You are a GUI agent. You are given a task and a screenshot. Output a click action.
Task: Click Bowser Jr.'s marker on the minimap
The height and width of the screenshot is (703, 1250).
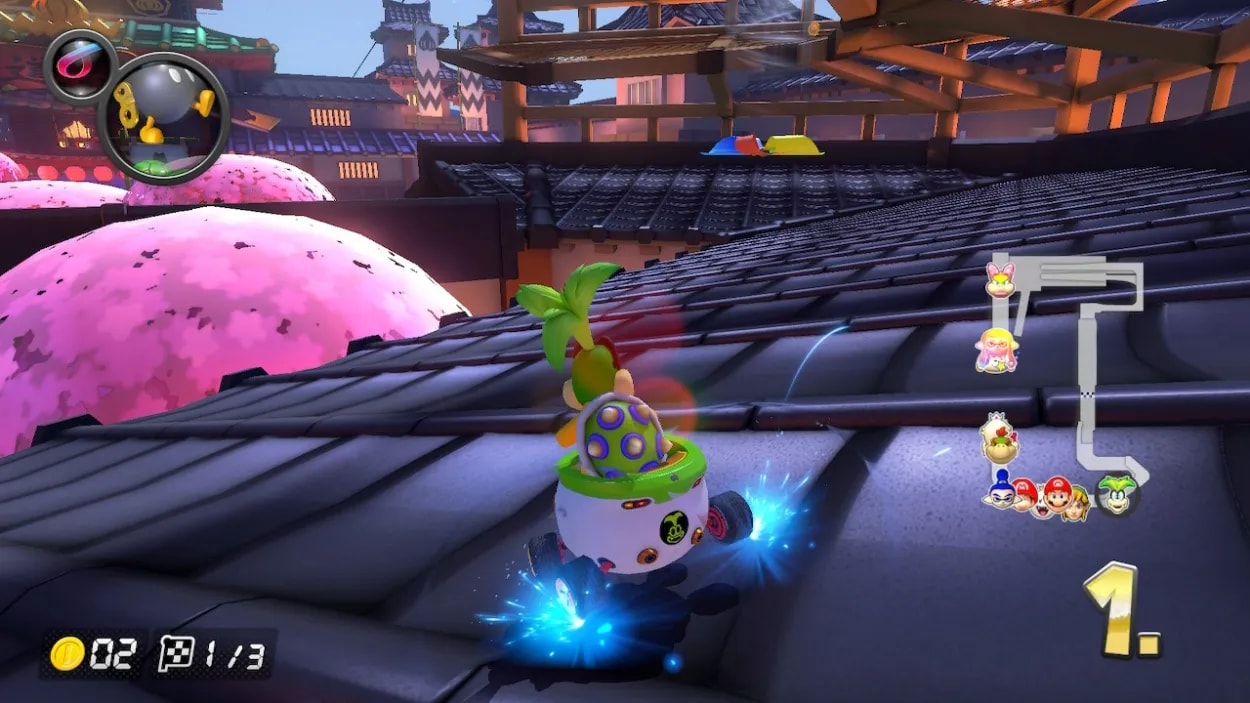click(x=998, y=440)
